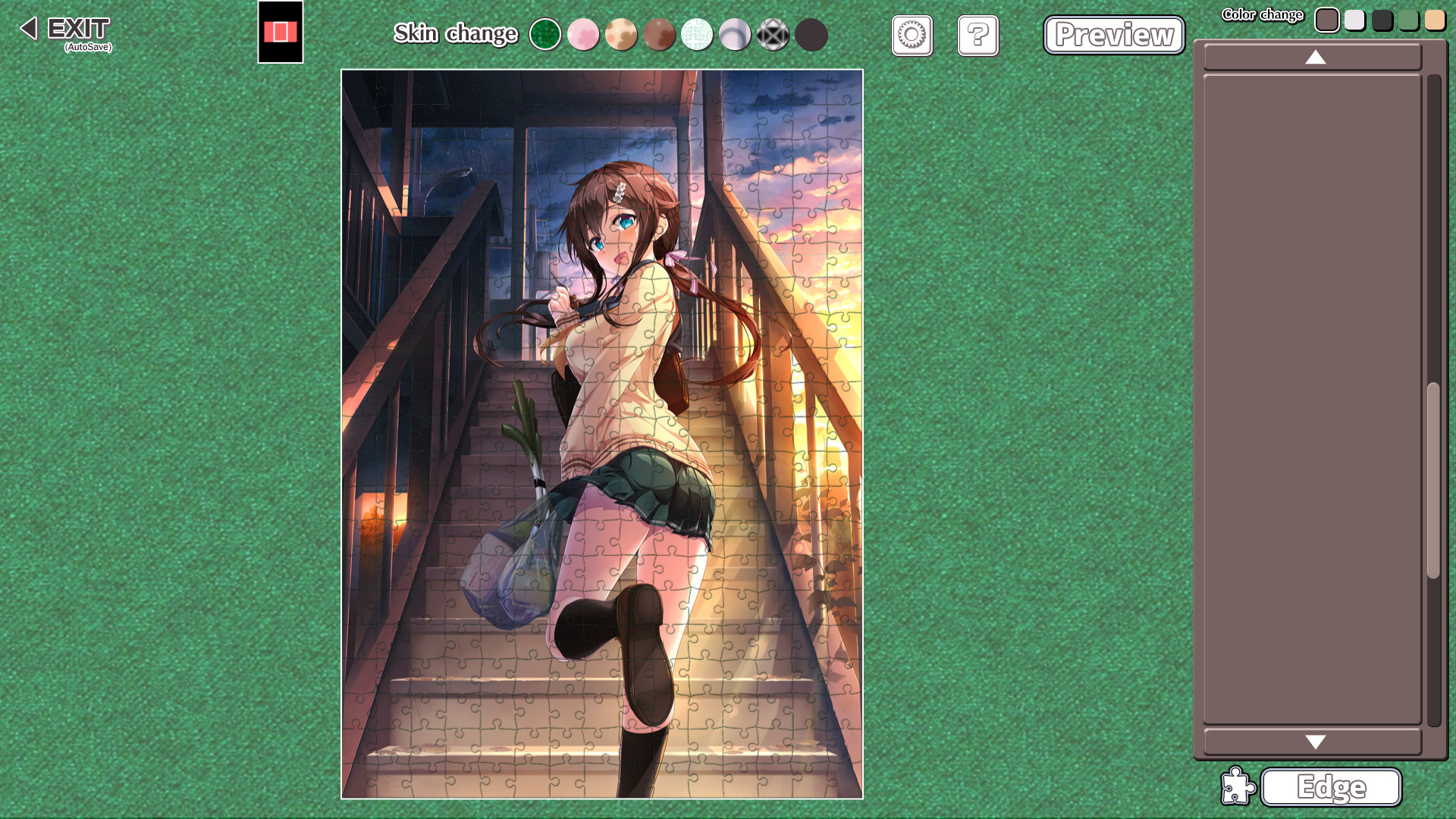Viewport: 1456px width, 819px height.
Task: Click the down arrow on the piece tray
Action: pos(1314,742)
